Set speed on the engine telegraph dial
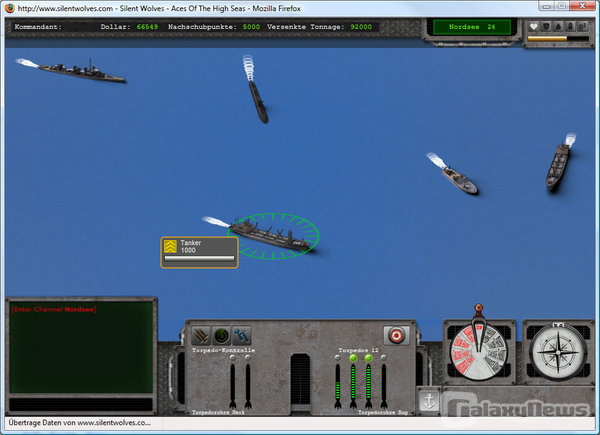 (478, 351)
